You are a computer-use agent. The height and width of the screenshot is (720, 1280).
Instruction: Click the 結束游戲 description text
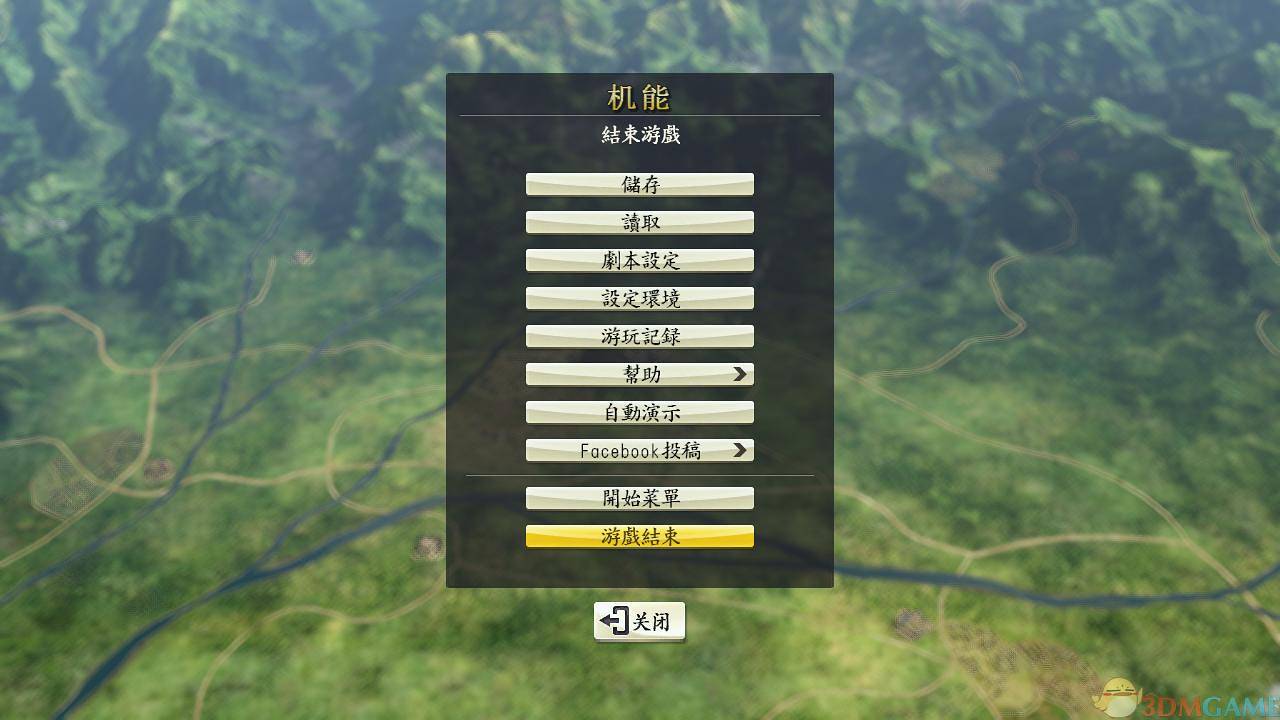pyautogui.click(x=640, y=133)
